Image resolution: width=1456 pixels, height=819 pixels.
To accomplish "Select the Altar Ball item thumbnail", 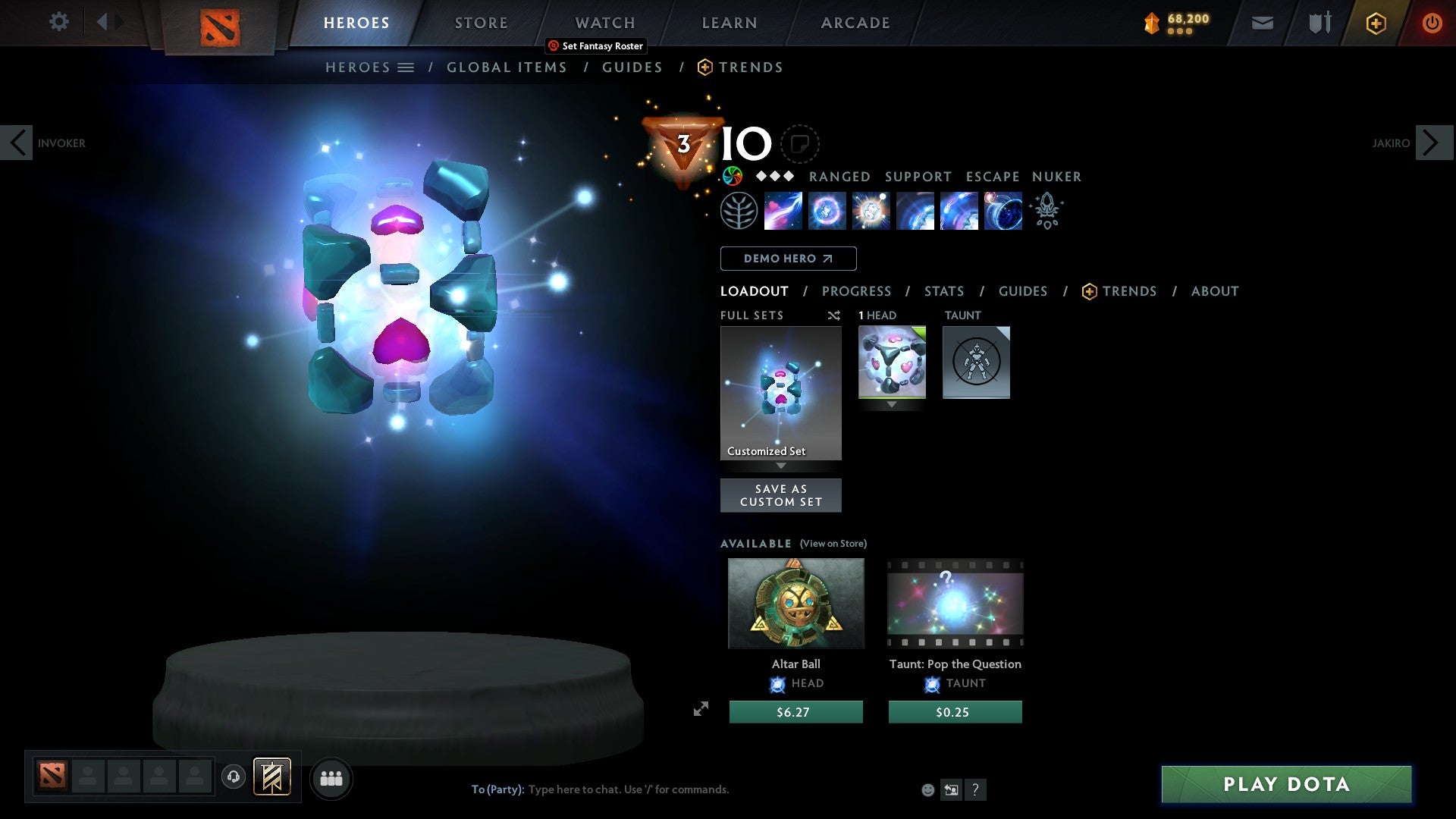I will [795, 603].
